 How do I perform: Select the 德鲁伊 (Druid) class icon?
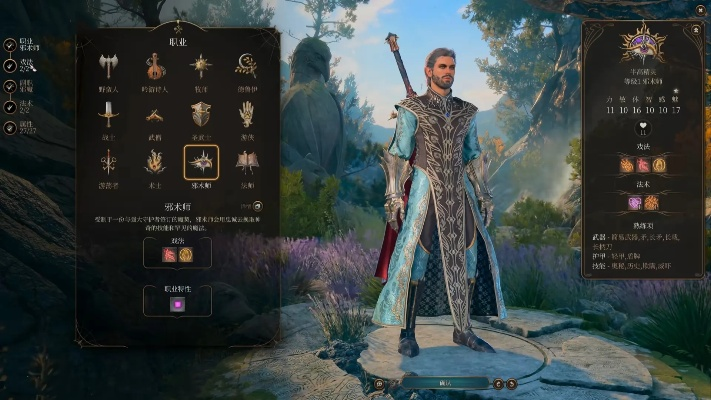pyautogui.click(x=246, y=67)
